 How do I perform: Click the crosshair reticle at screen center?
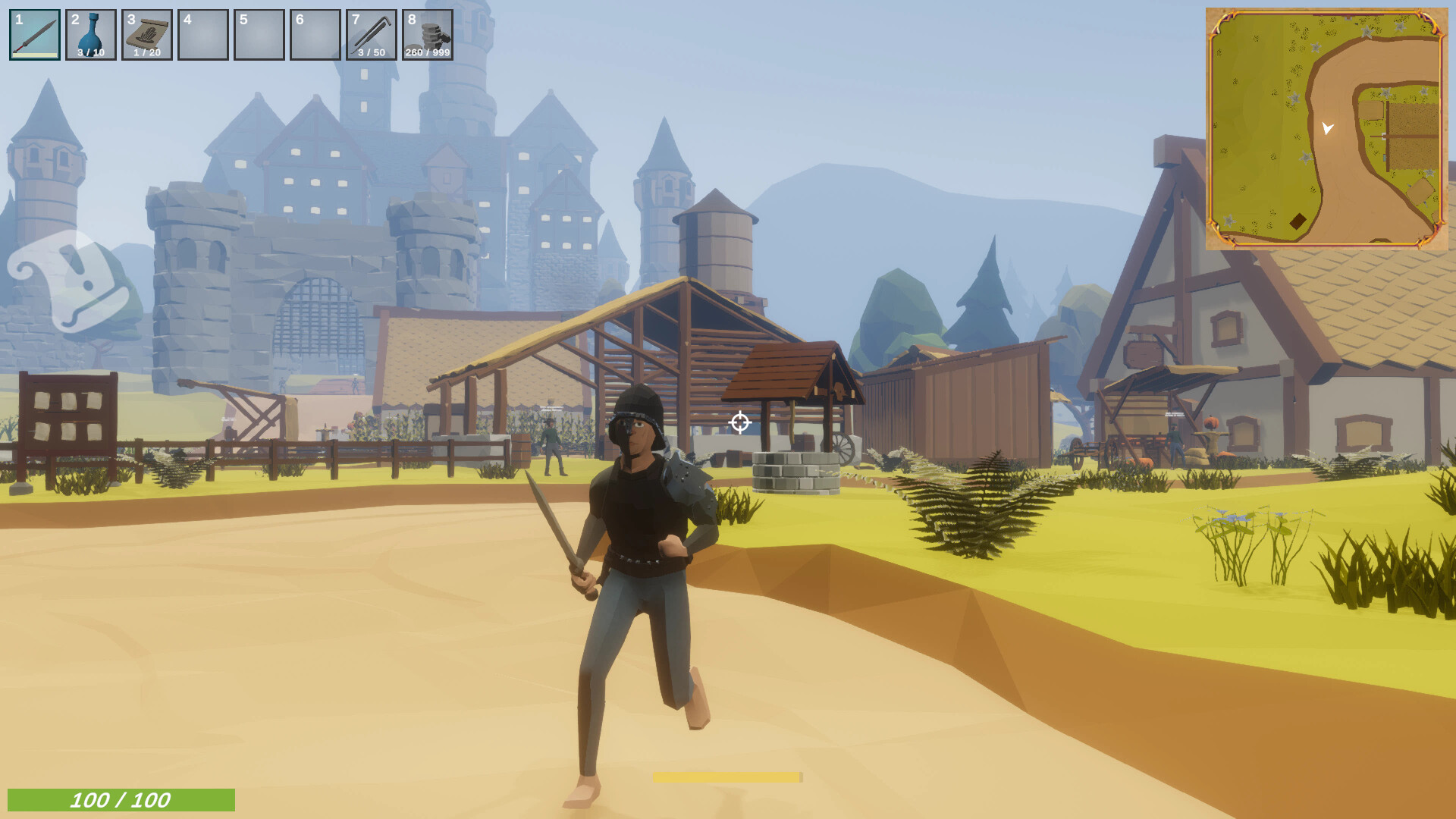(x=739, y=423)
